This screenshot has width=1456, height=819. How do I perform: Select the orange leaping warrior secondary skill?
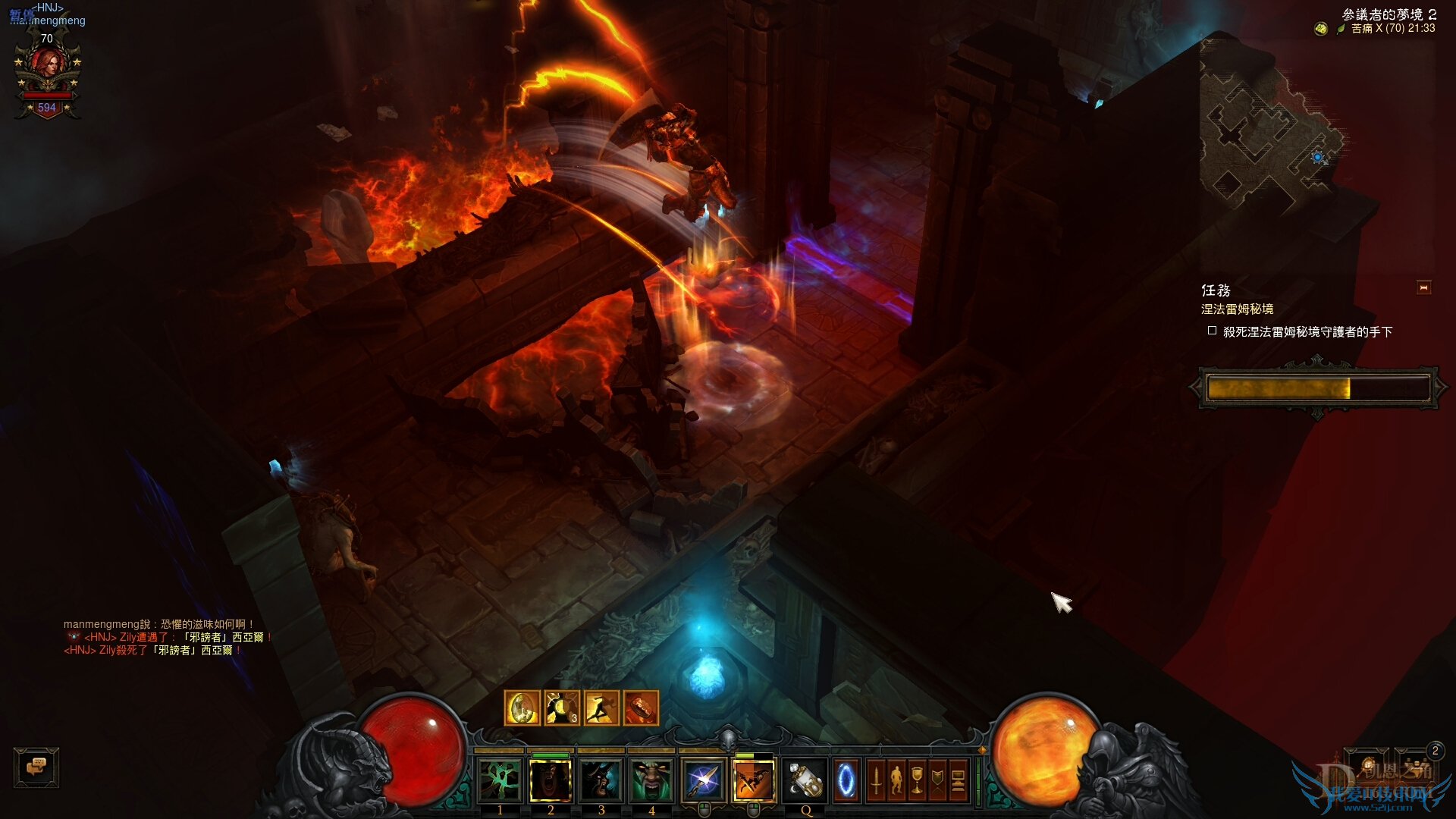(754, 780)
